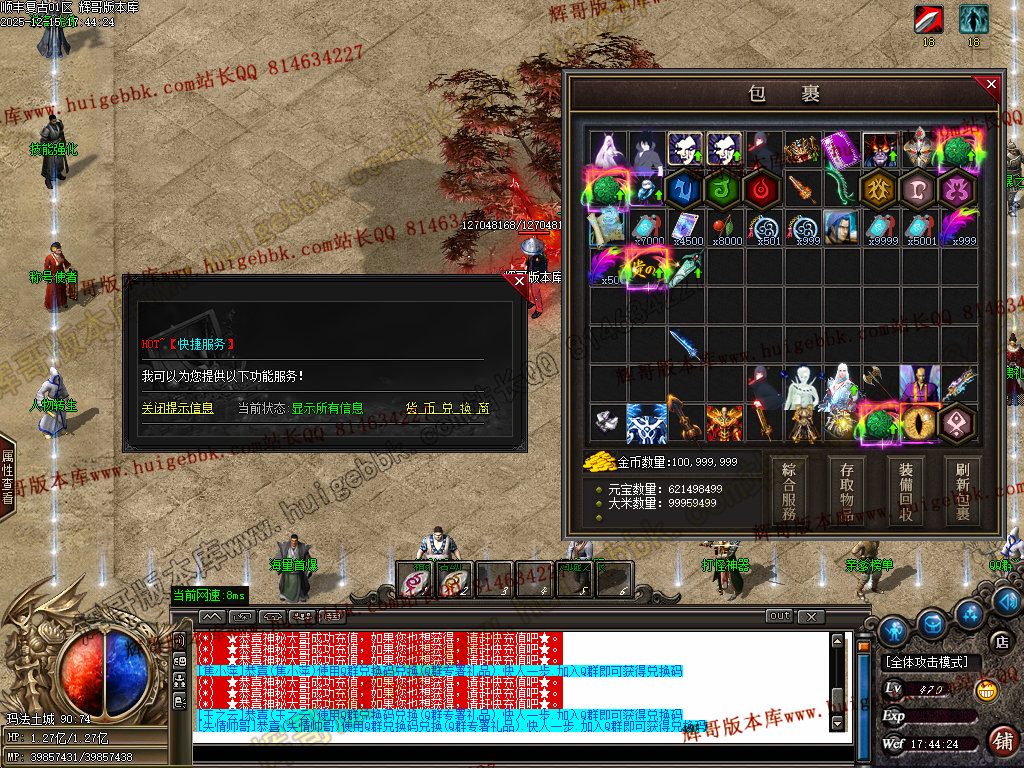Close the 包裹 inventory window
Image resolution: width=1024 pixels, height=768 pixels.
point(991,85)
